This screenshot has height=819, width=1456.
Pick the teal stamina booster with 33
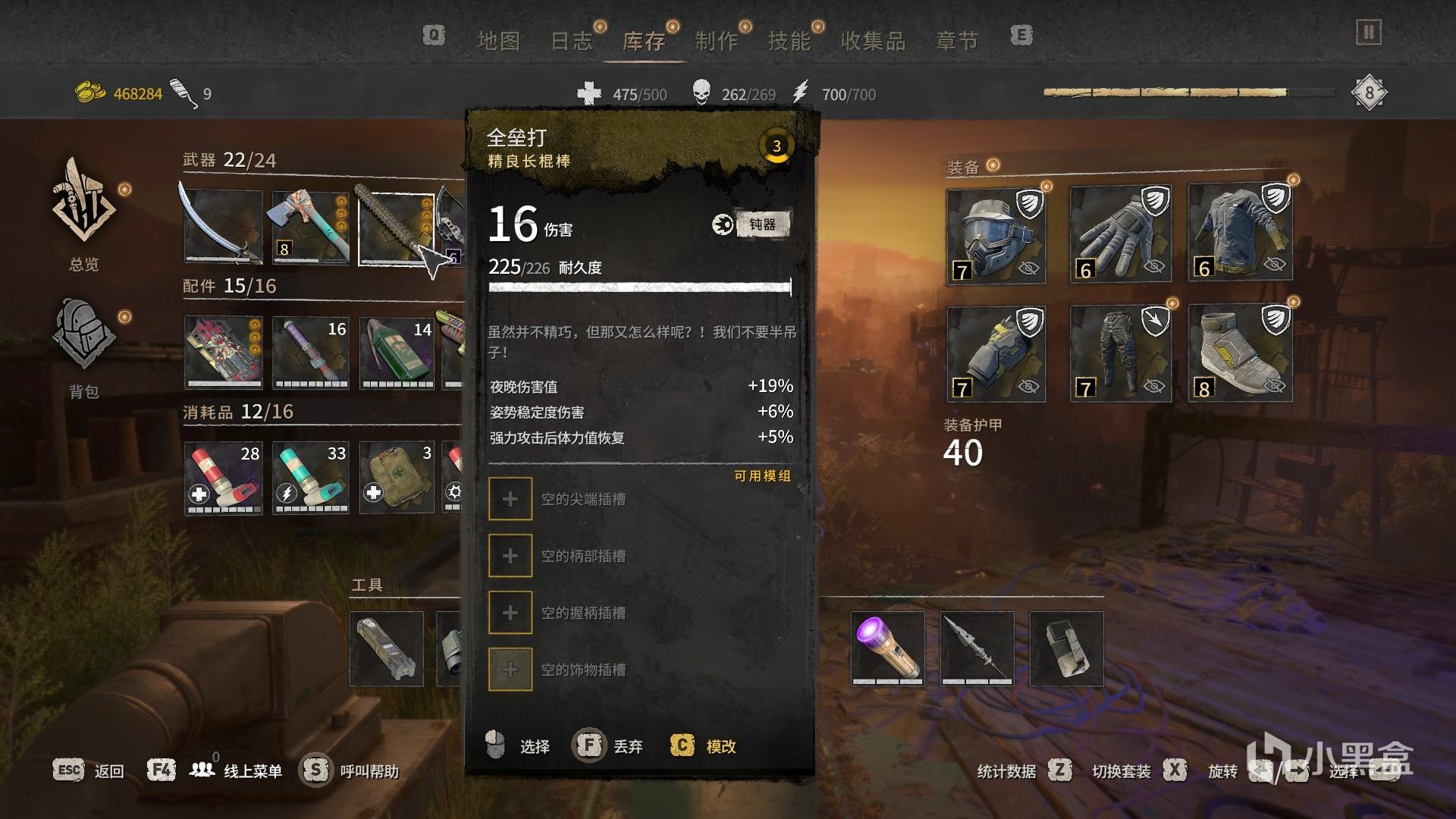click(311, 478)
